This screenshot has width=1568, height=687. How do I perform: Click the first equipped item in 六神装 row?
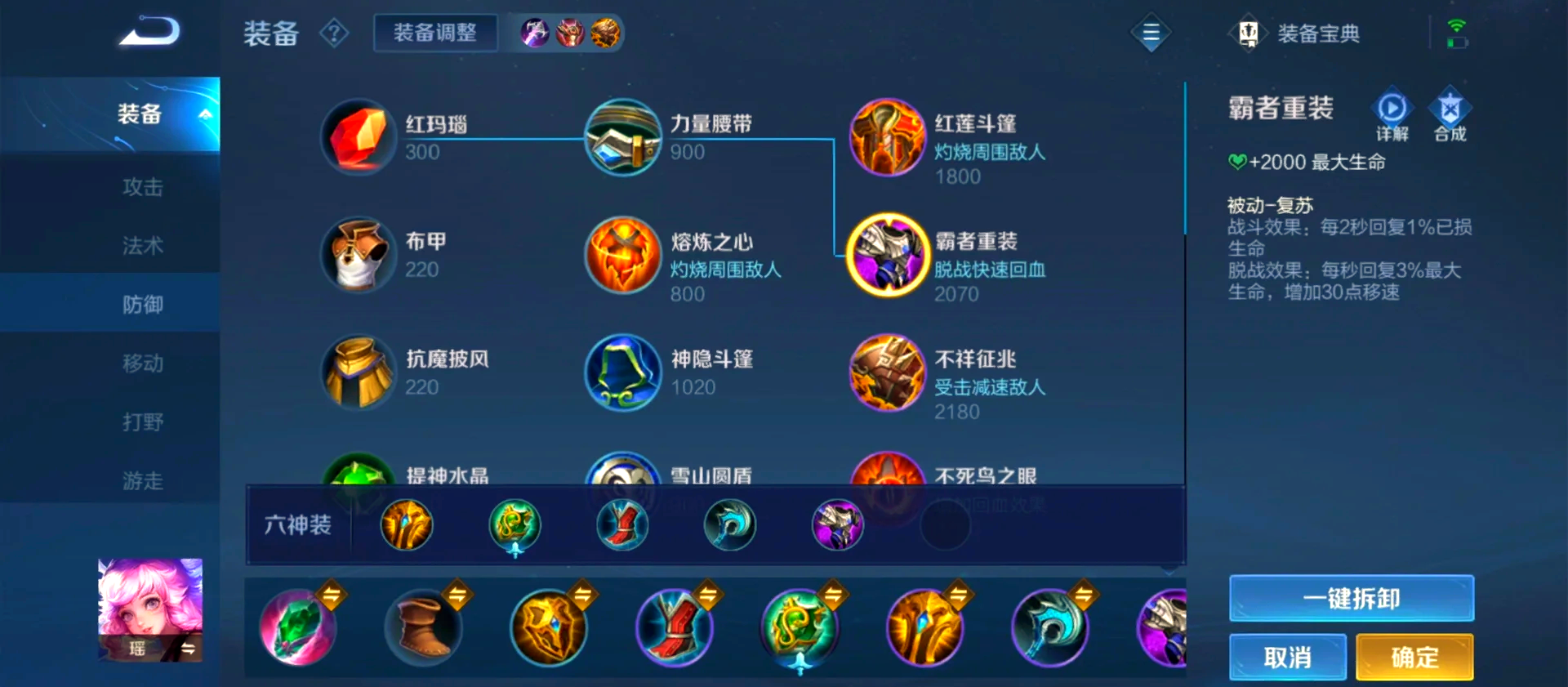pyautogui.click(x=406, y=525)
